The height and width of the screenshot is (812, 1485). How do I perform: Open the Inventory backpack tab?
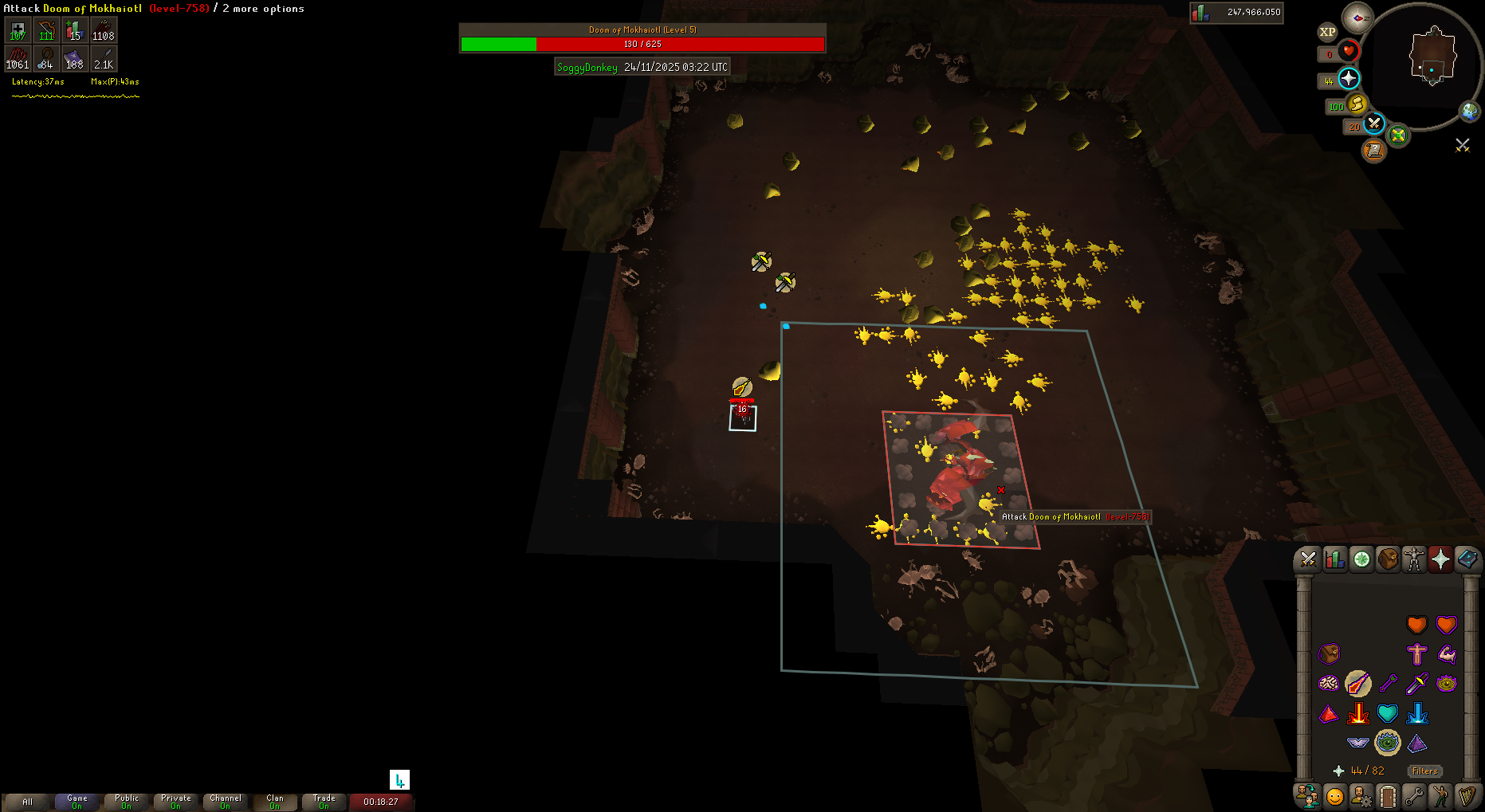(x=1388, y=559)
